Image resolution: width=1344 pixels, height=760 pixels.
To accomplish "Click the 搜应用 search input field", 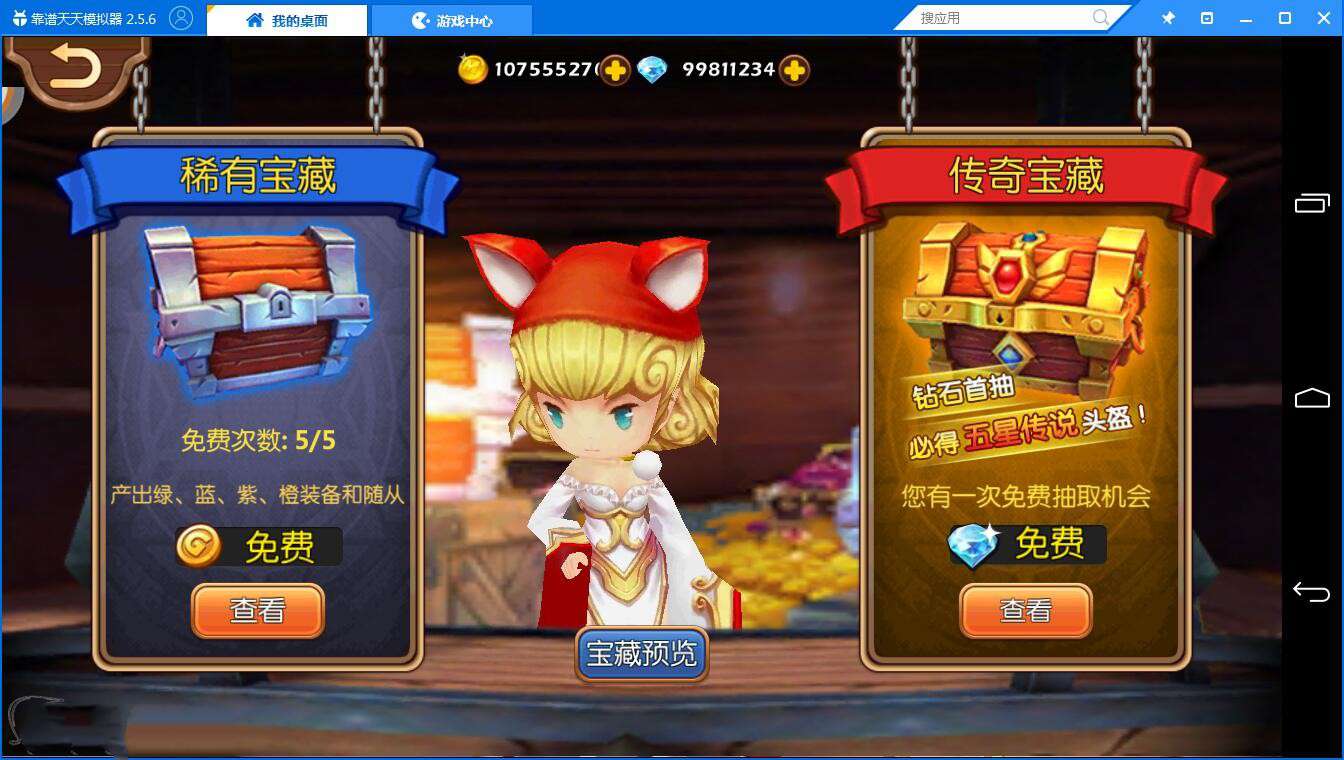I will (1000, 17).
